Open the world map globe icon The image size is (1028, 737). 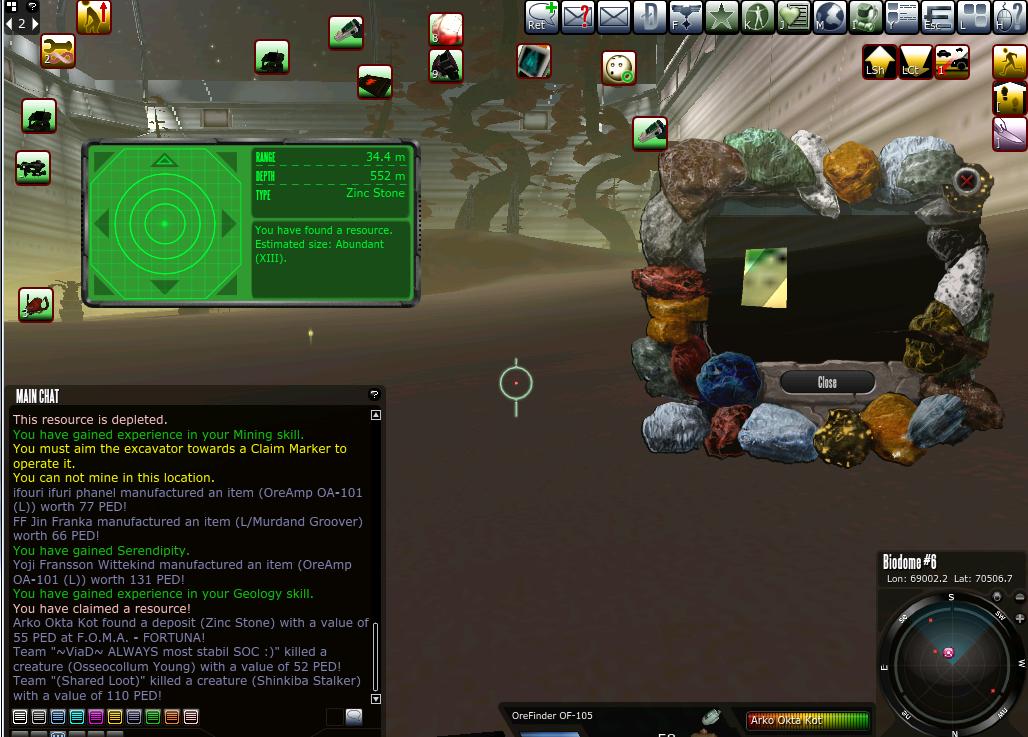coord(829,16)
